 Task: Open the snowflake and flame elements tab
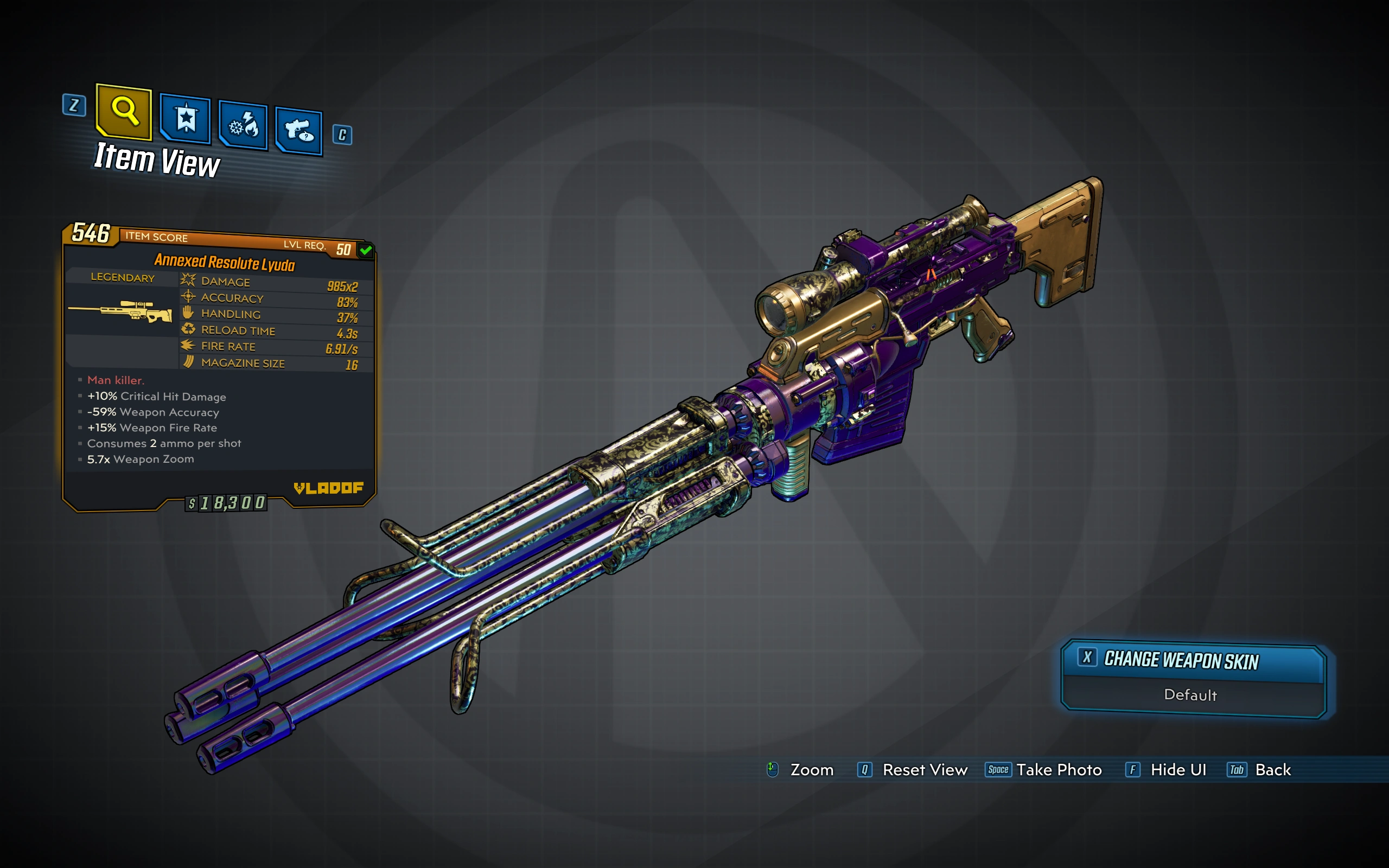pyautogui.click(x=244, y=126)
